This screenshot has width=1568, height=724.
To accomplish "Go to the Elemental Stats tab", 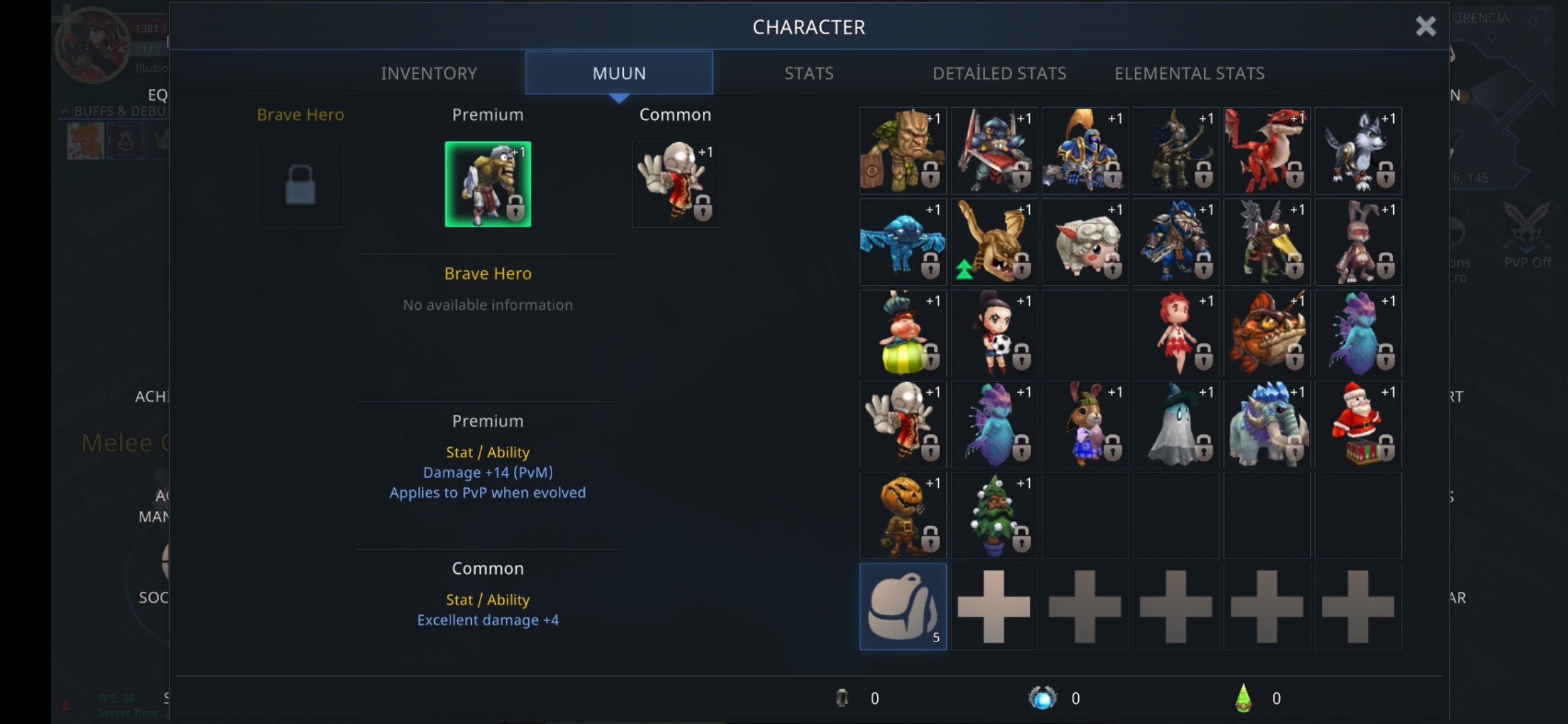I will pos(1189,73).
